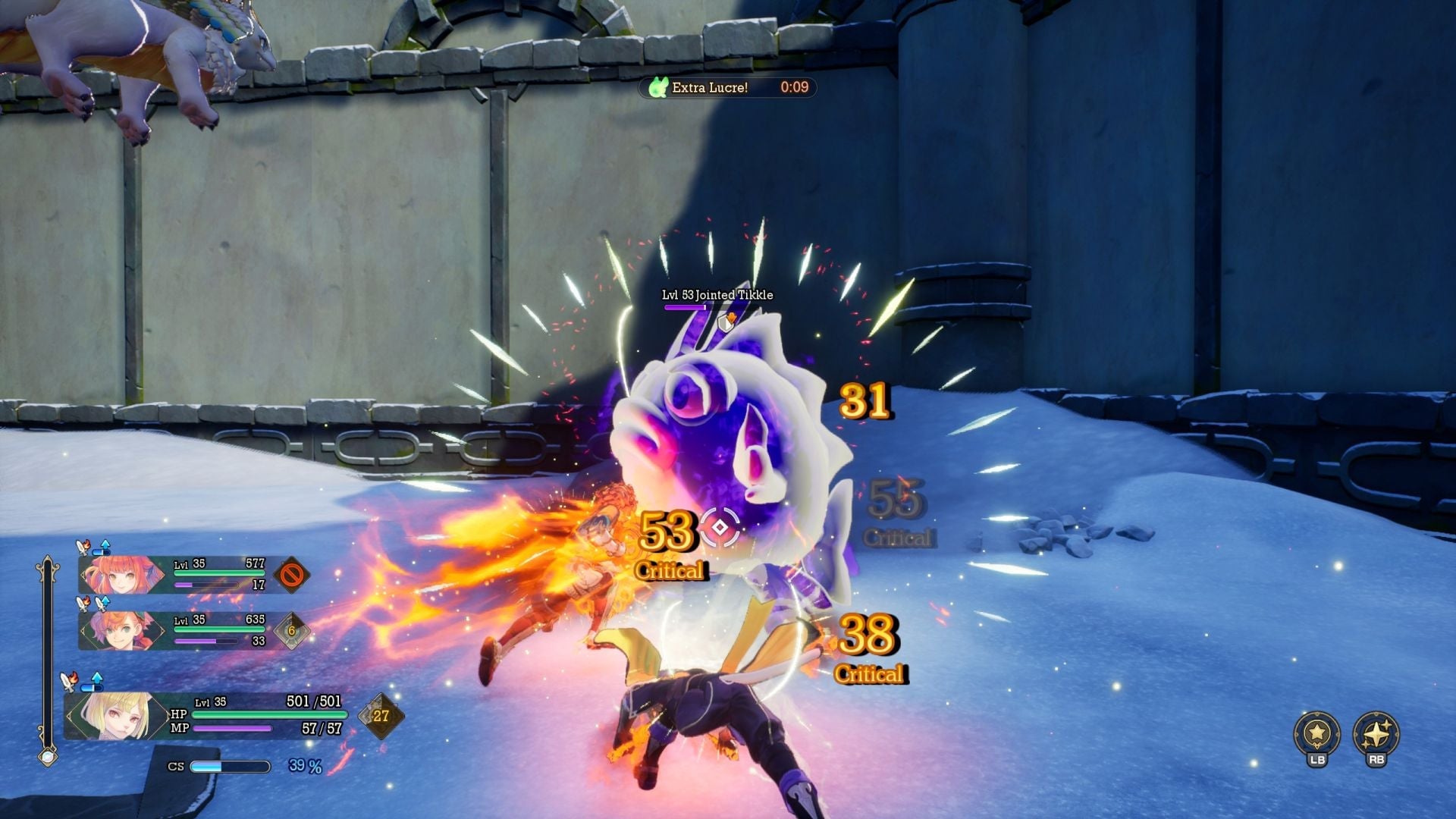Select the red prohibition status icon beside the top character

point(291,575)
